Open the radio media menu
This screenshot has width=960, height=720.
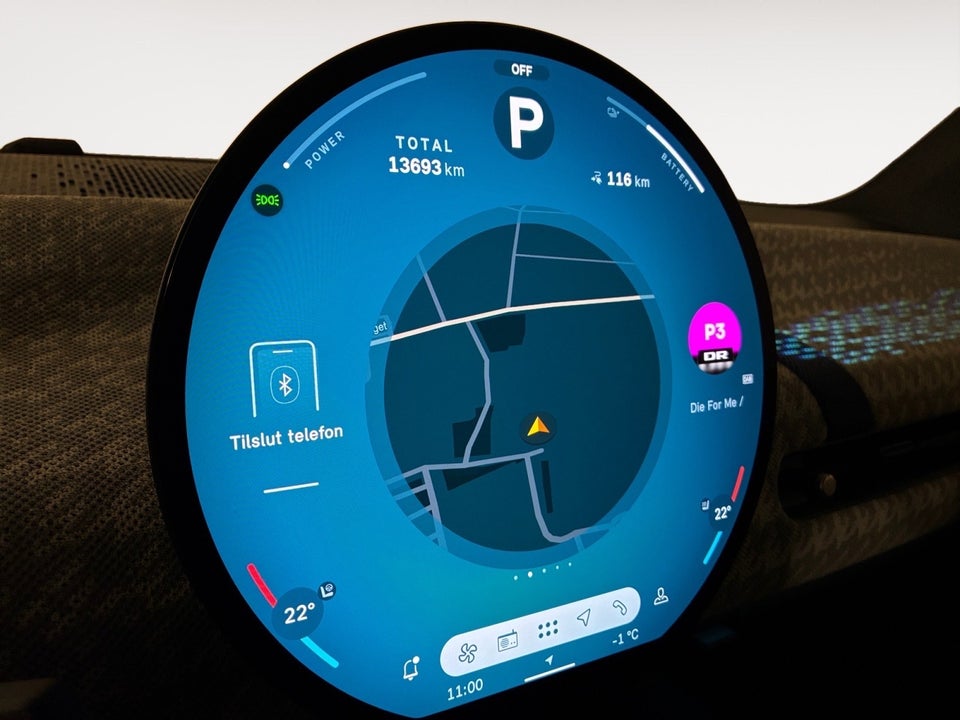tap(507, 640)
